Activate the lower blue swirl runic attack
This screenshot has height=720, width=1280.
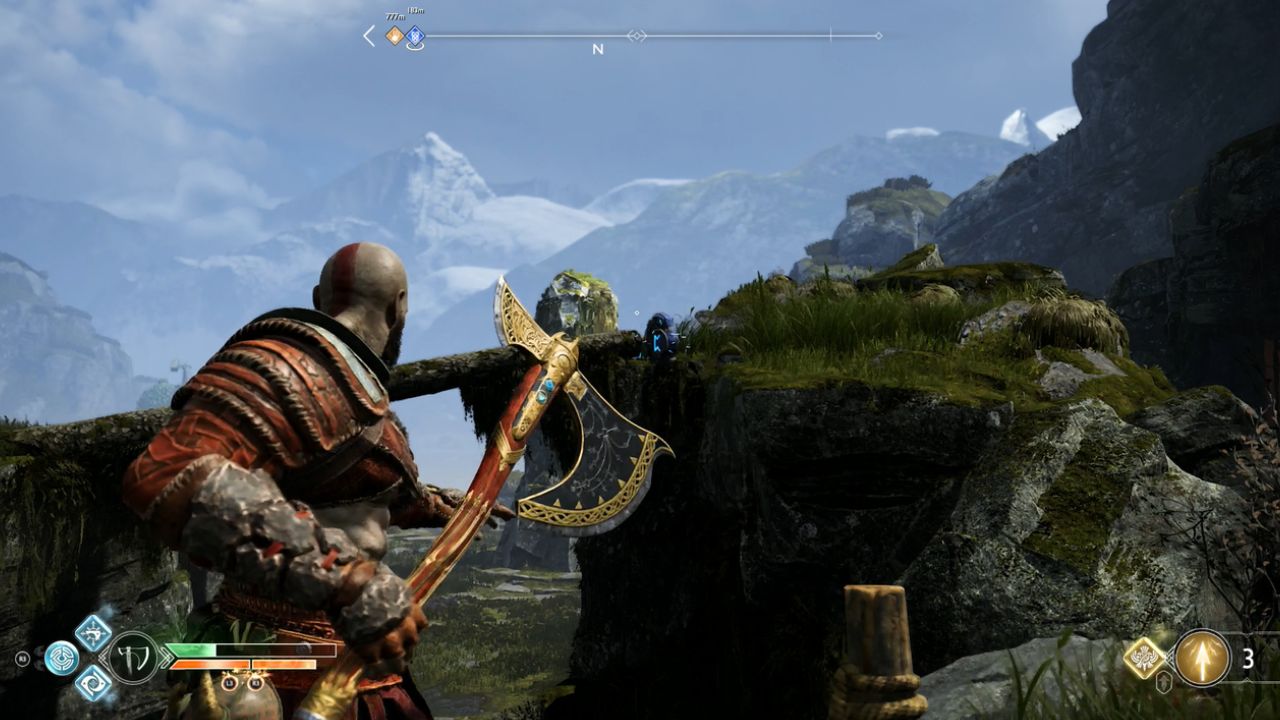93,682
